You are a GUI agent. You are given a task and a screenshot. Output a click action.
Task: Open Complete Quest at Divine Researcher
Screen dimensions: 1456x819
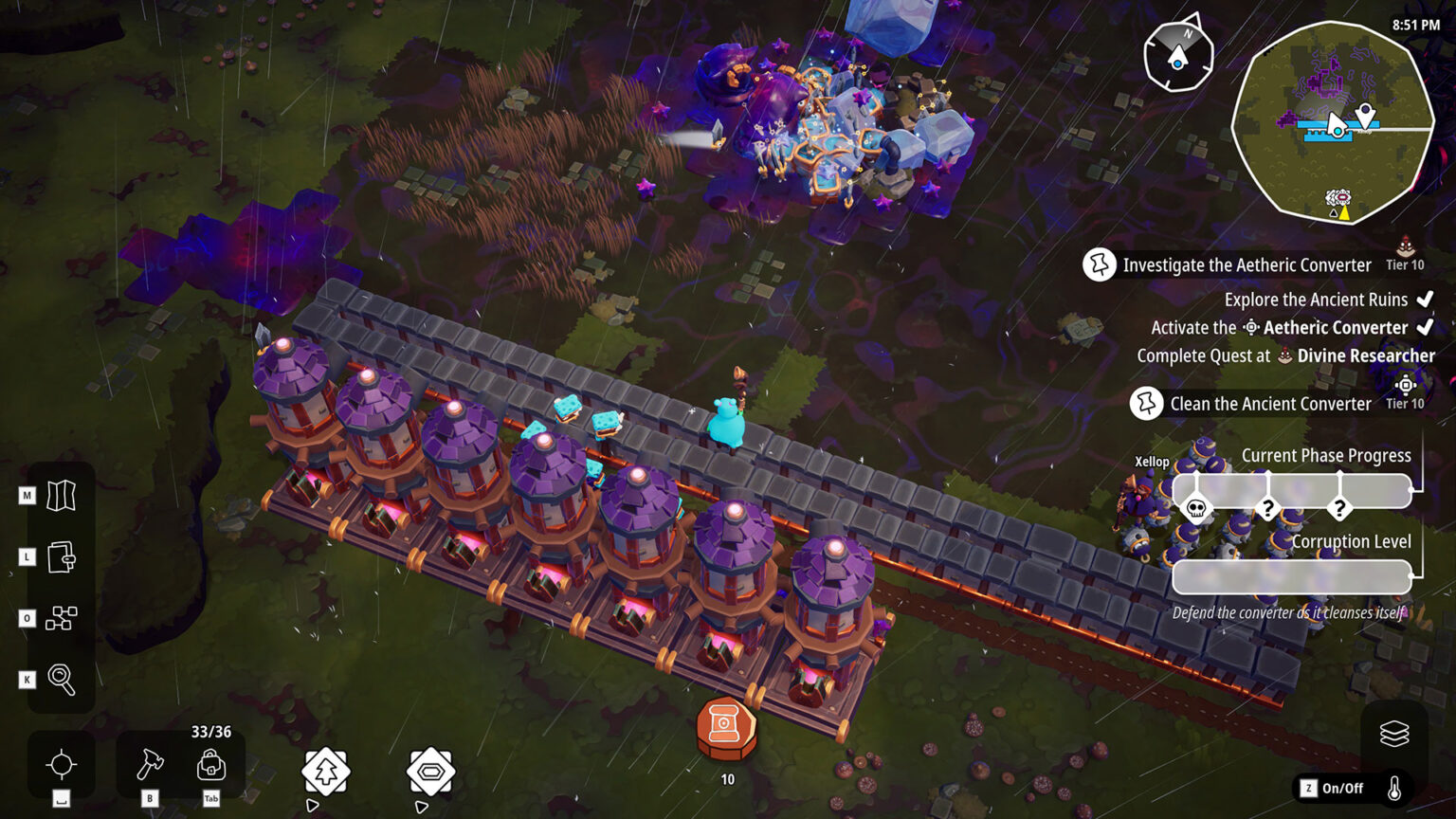click(1285, 355)
